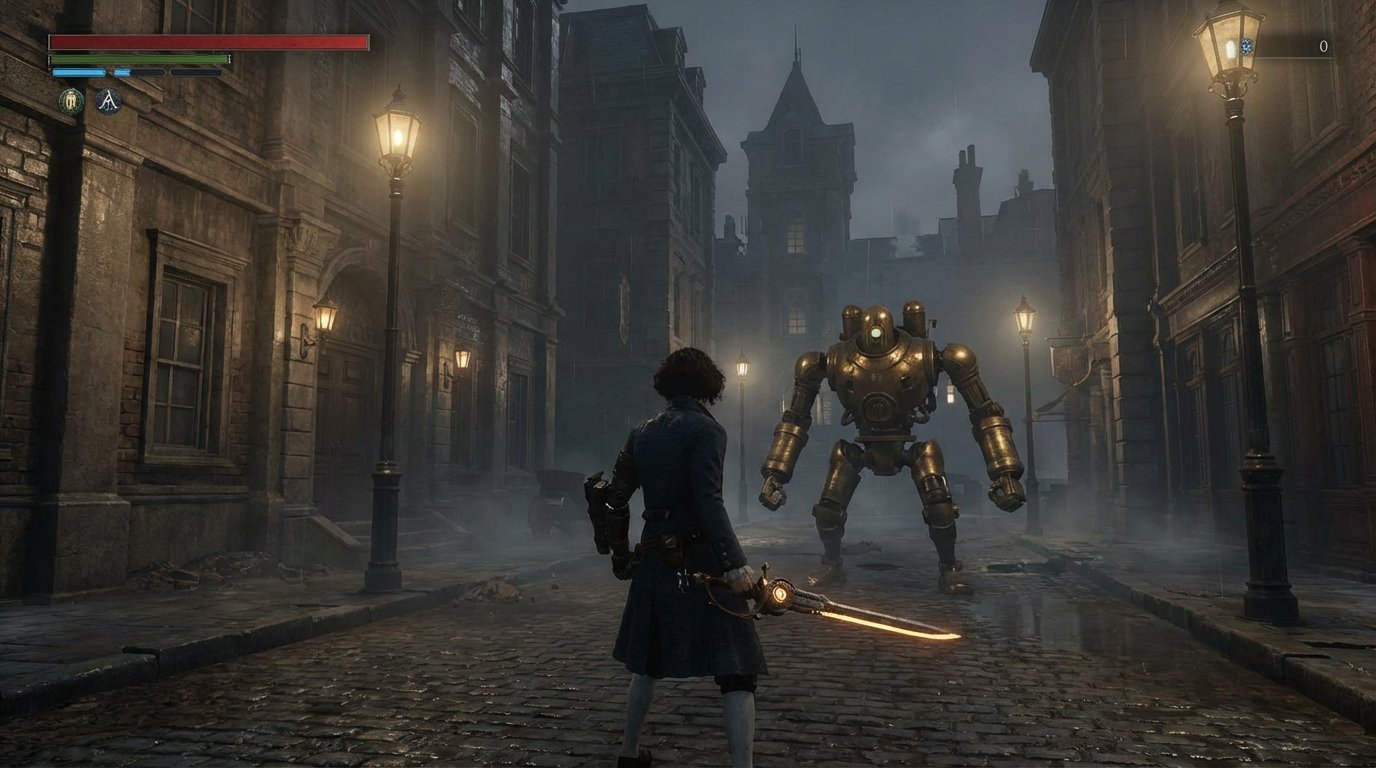Click the blue gem currency icon
Image resolution: width=1376 pixels, height=768 pixels.
[1246, 47]
